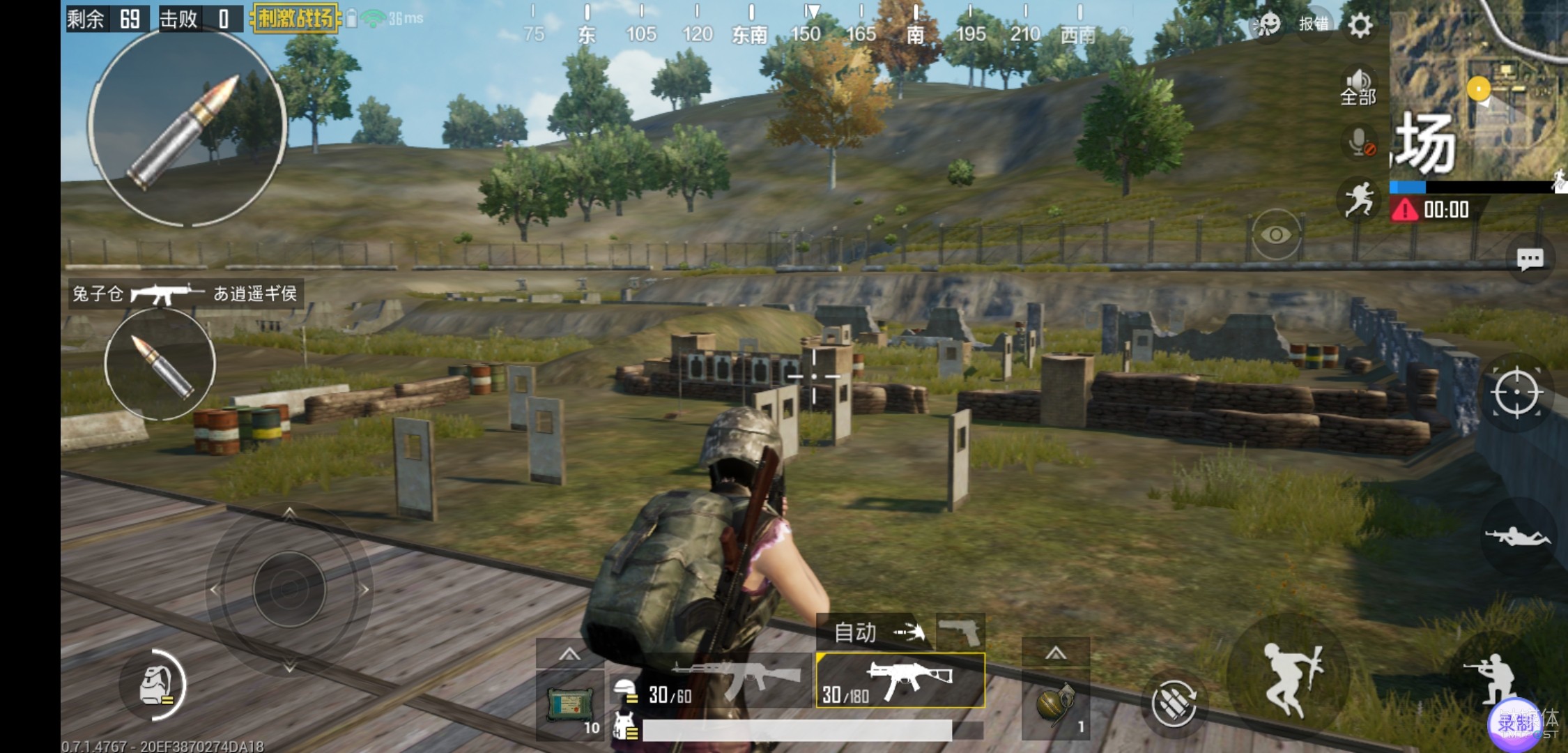Go prone with the lying soldier button
This screenshot has width=1568, height=753.
pos(1517,538)
